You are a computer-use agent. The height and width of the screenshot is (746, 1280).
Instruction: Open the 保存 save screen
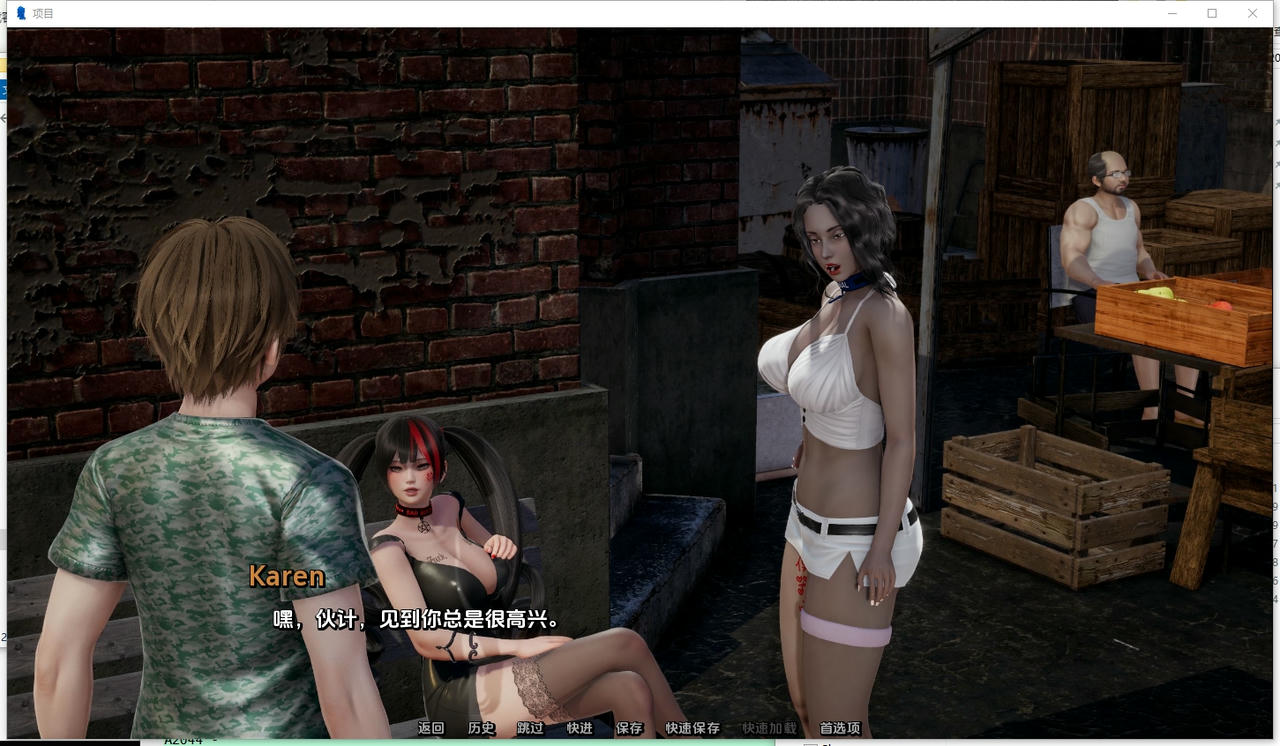(x=629, y=729)
